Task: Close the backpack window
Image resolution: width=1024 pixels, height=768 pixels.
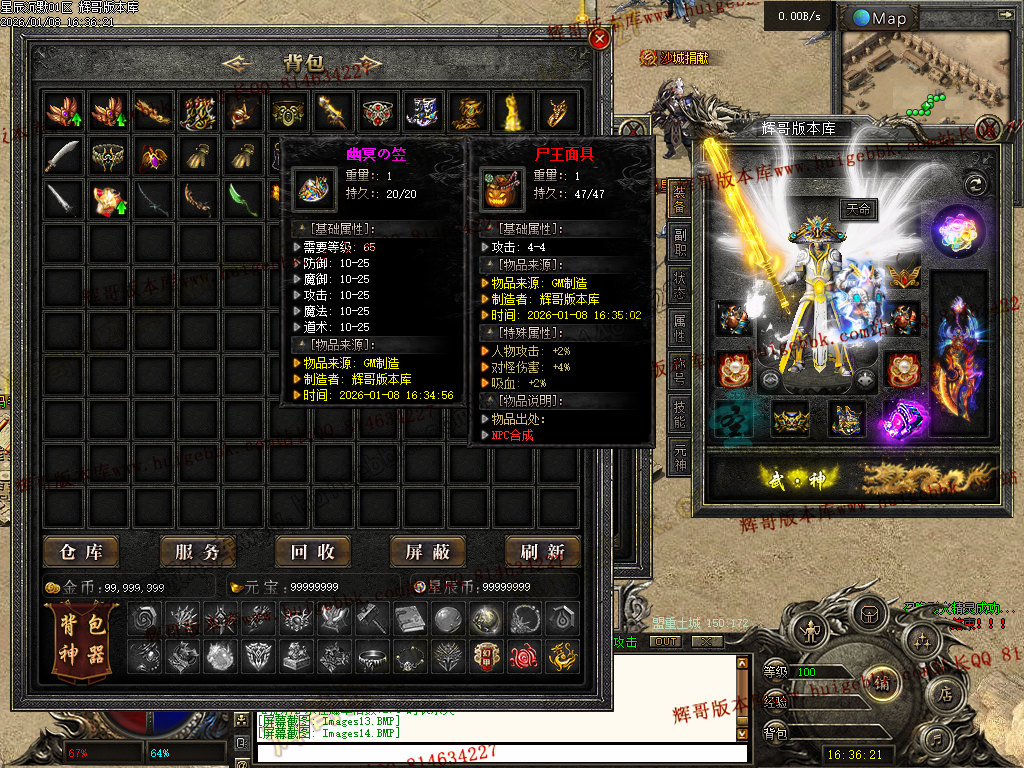Action: point(599,39)
